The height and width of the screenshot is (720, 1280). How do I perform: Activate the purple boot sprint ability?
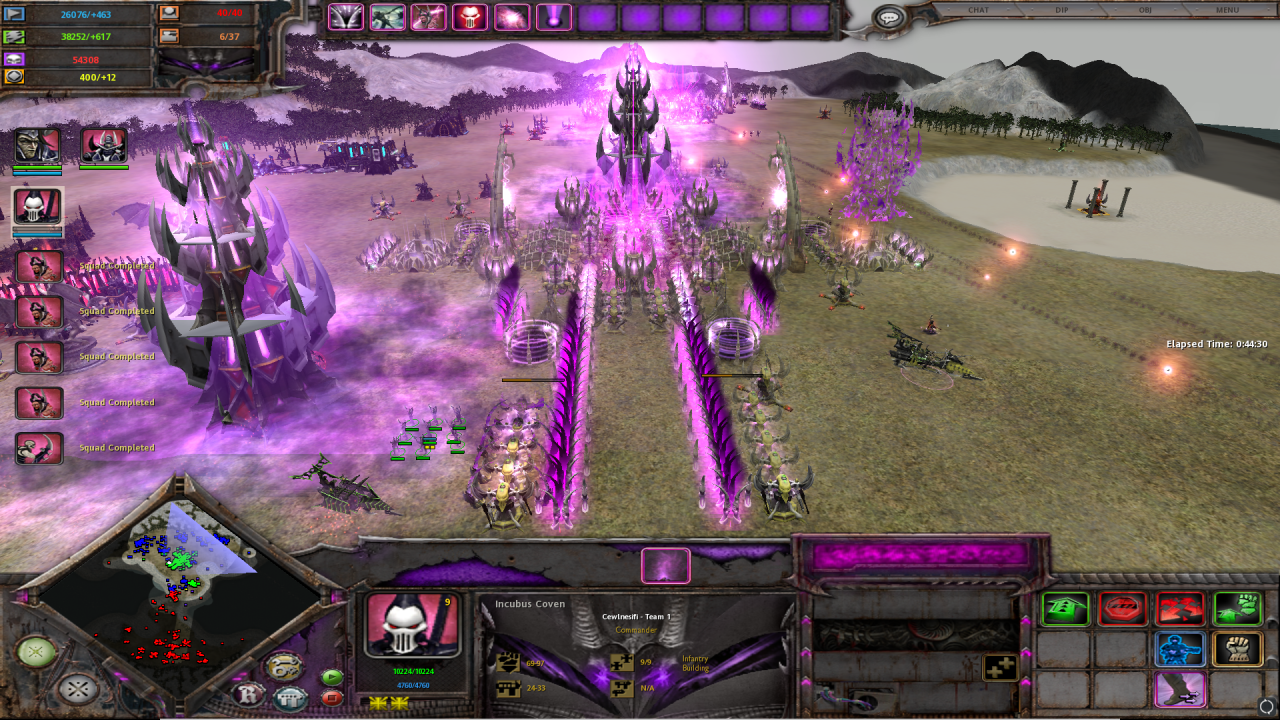(x=1180, y=690)
